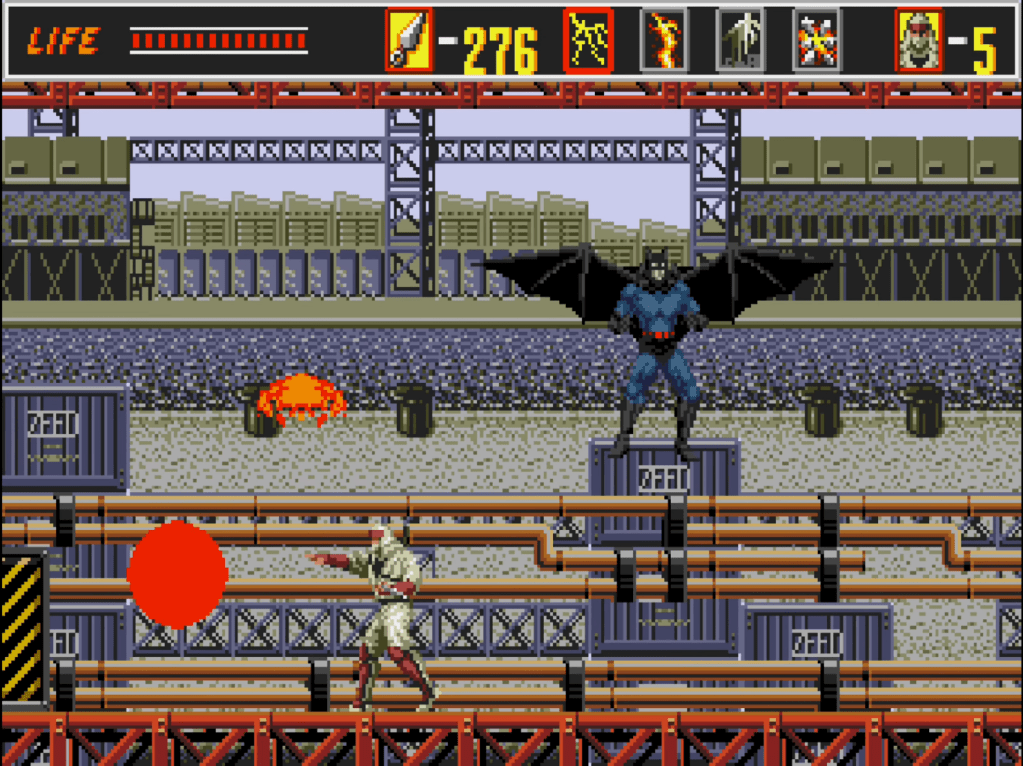
Task: Activate the yellow lightning ninjutsu icon
Action: [588, 41]
